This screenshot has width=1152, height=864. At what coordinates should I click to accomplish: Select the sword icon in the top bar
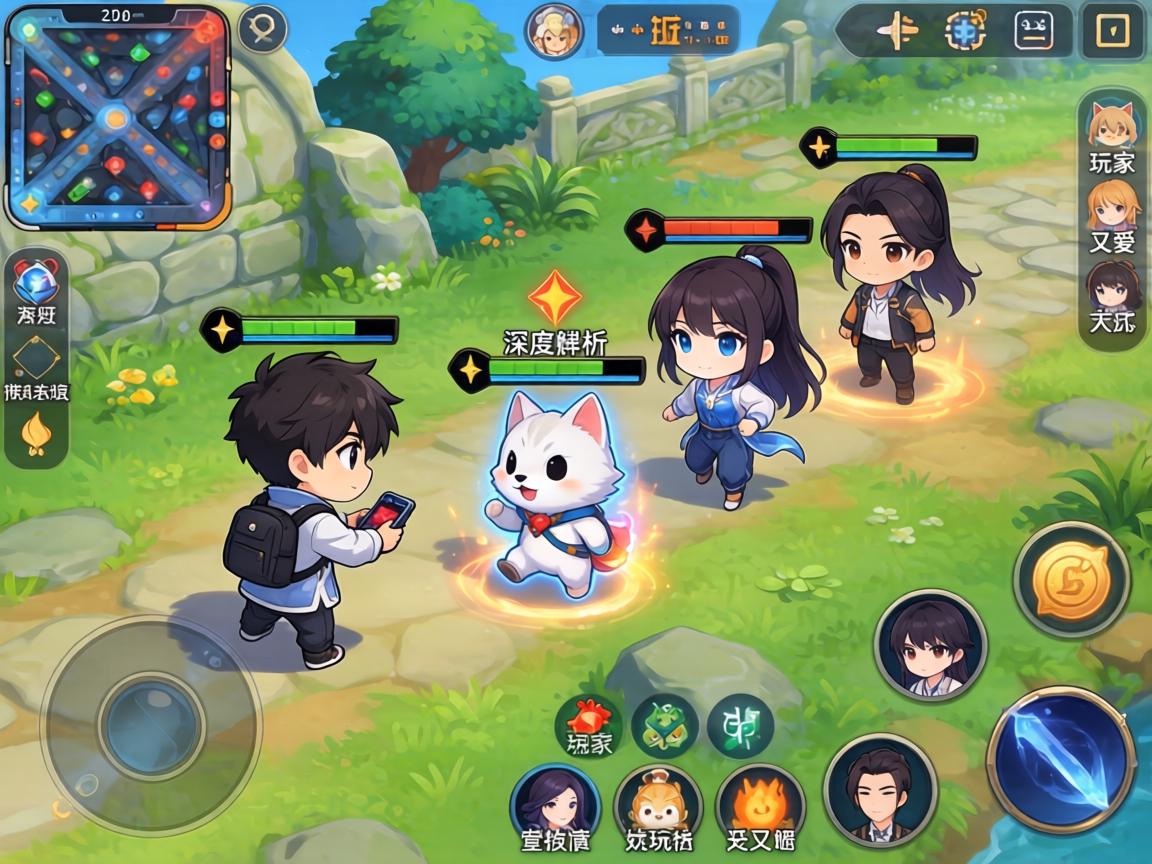(x=896, y=31)
